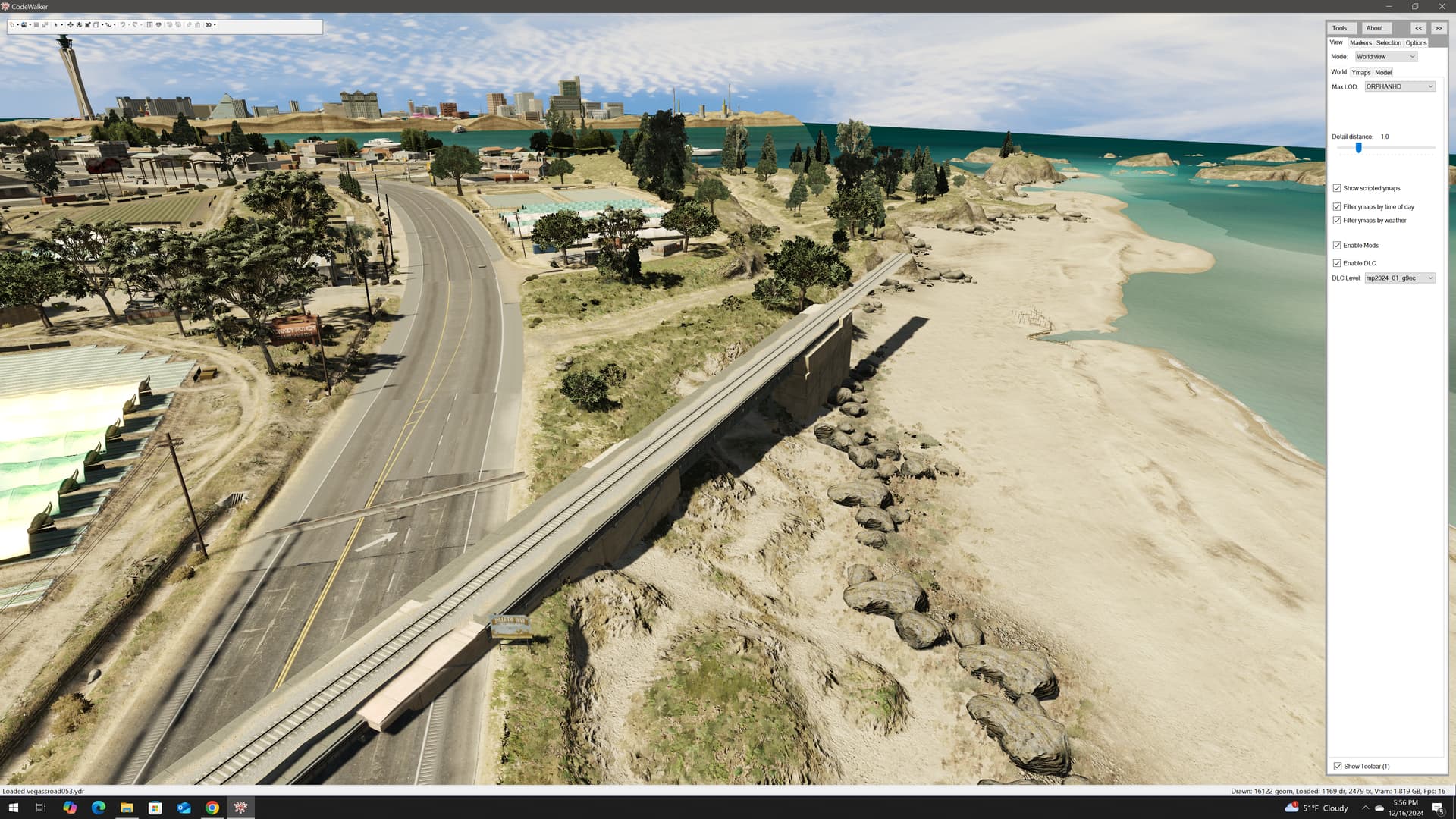This screenshot has width=1456, height=819.
Task: Activate the Rotate widget tool
Action: point(79,25)
